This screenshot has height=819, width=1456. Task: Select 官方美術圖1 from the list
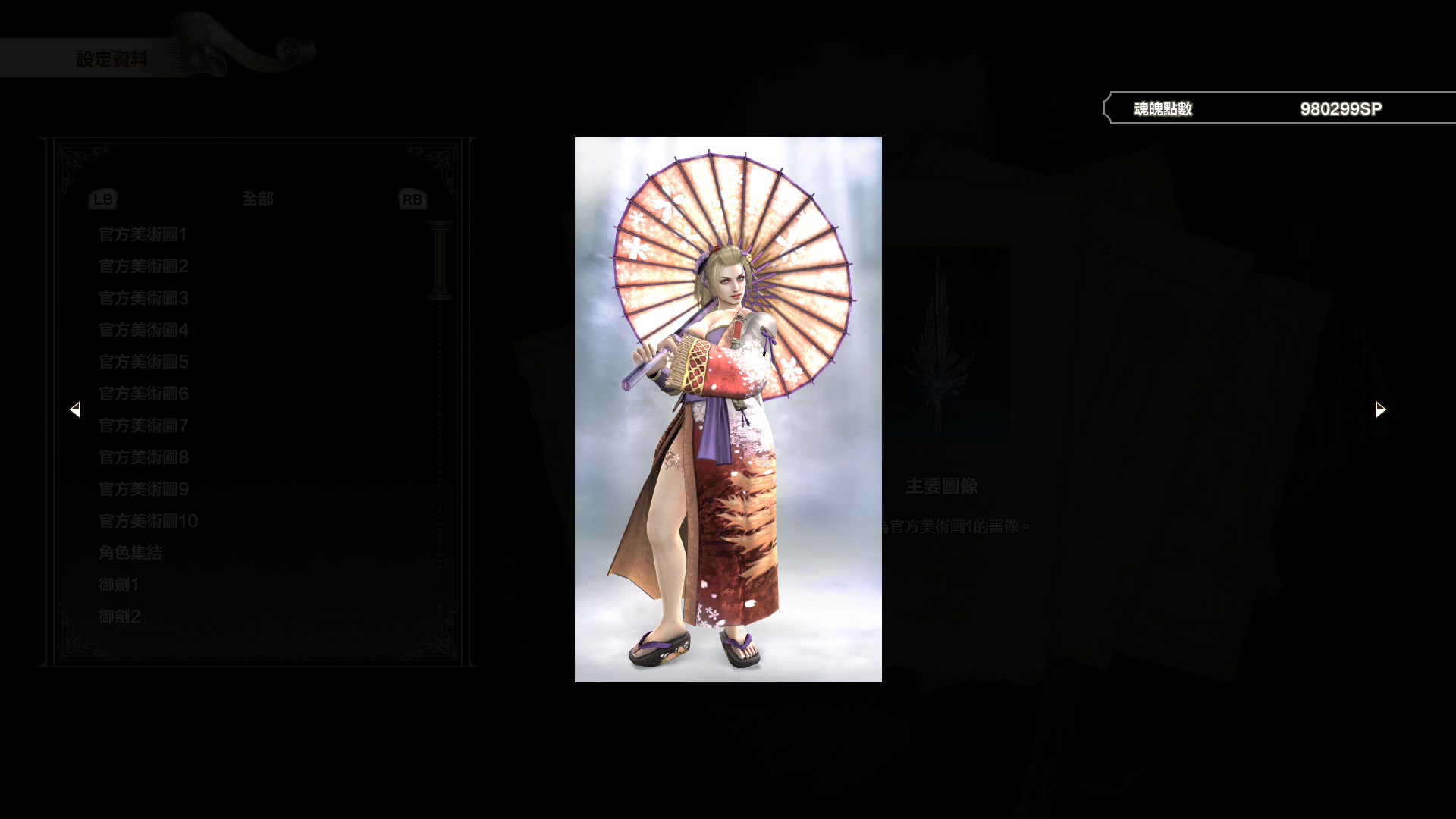[143, 235]
